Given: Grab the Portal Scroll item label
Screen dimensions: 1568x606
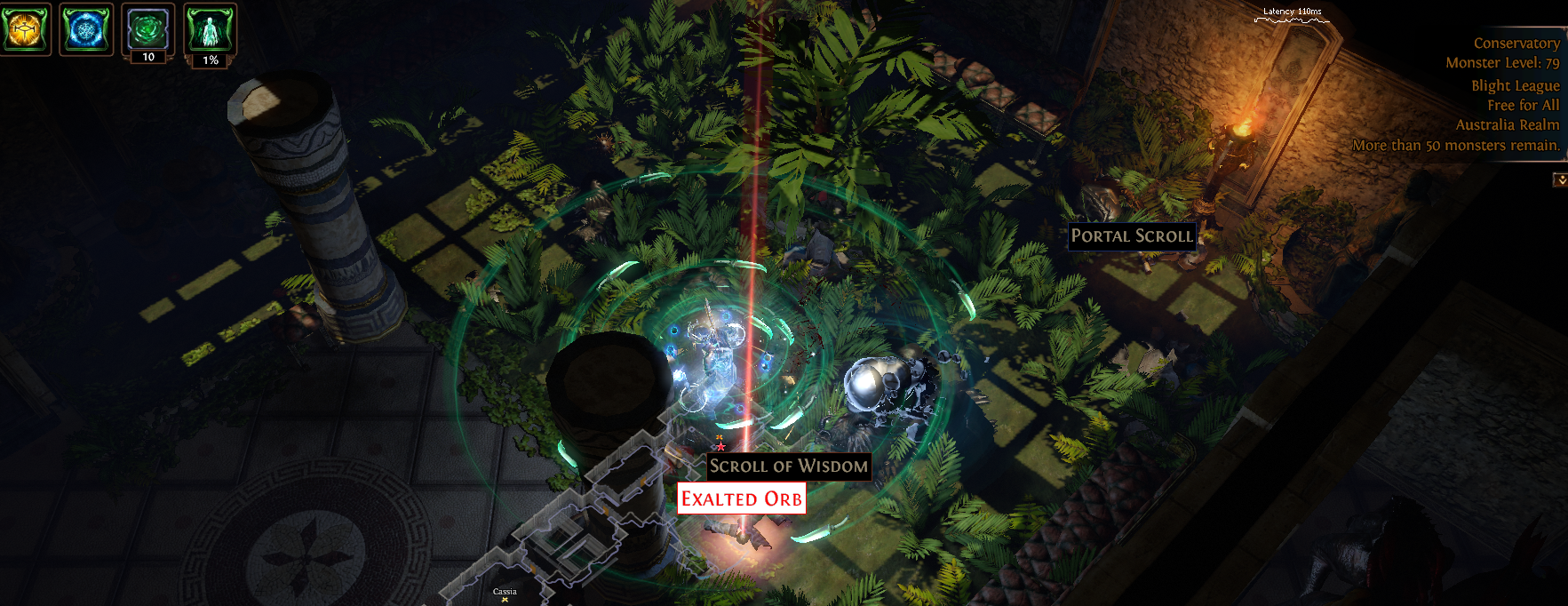Looking at the screenshot, I should point(1131,235).
